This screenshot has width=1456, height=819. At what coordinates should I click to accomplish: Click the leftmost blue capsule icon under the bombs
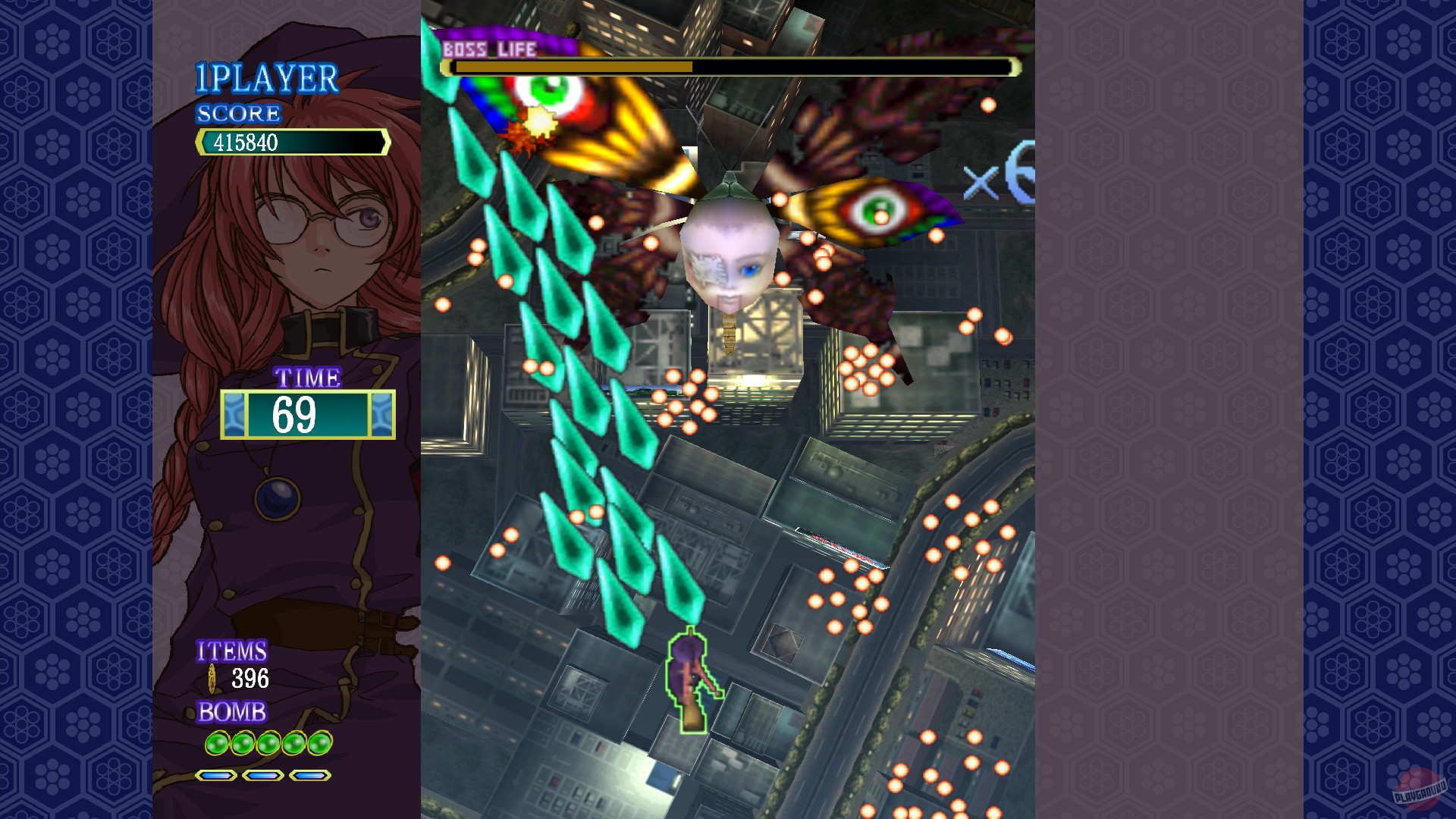pyautogui.click(x=215, y=776)
